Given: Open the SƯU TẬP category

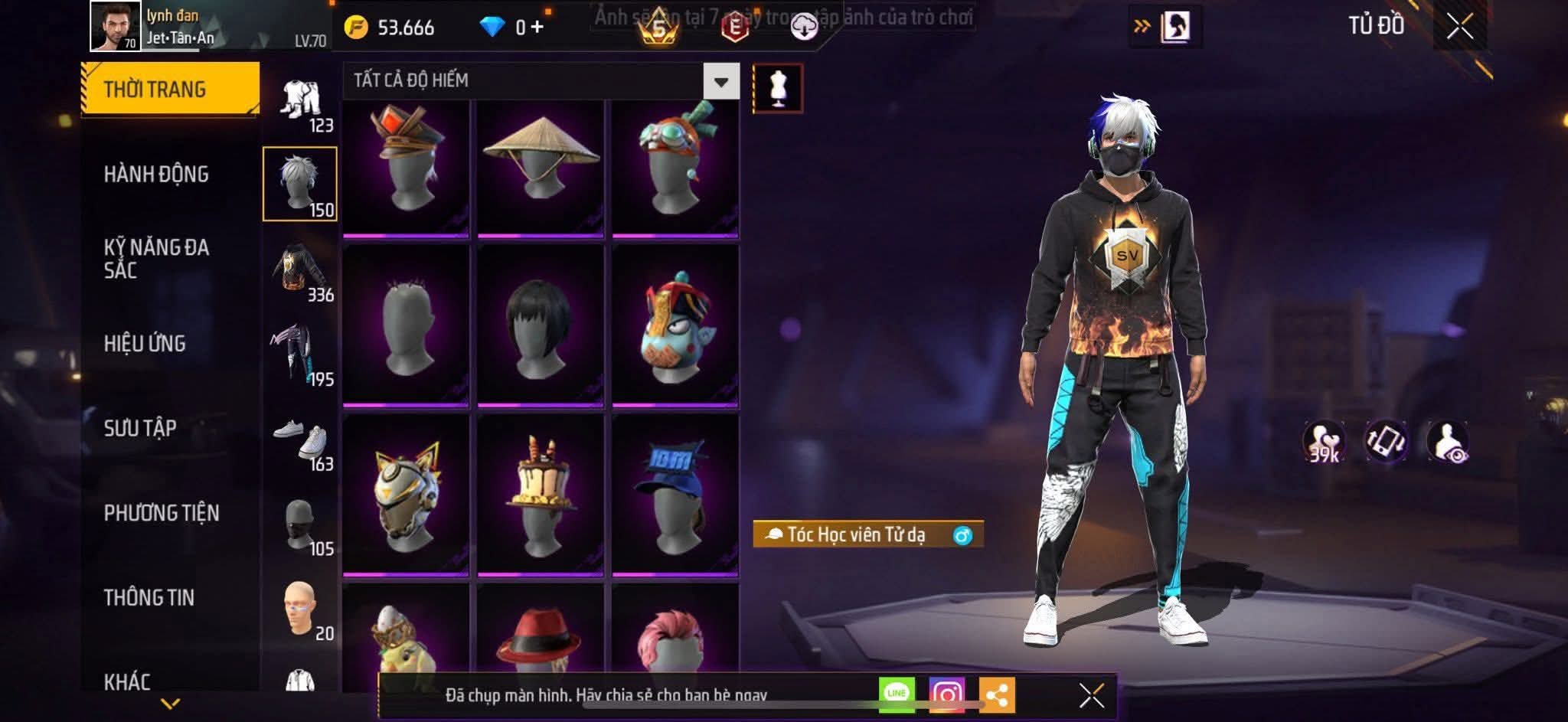Looking at the screenshot, I should tap(140, 428).
